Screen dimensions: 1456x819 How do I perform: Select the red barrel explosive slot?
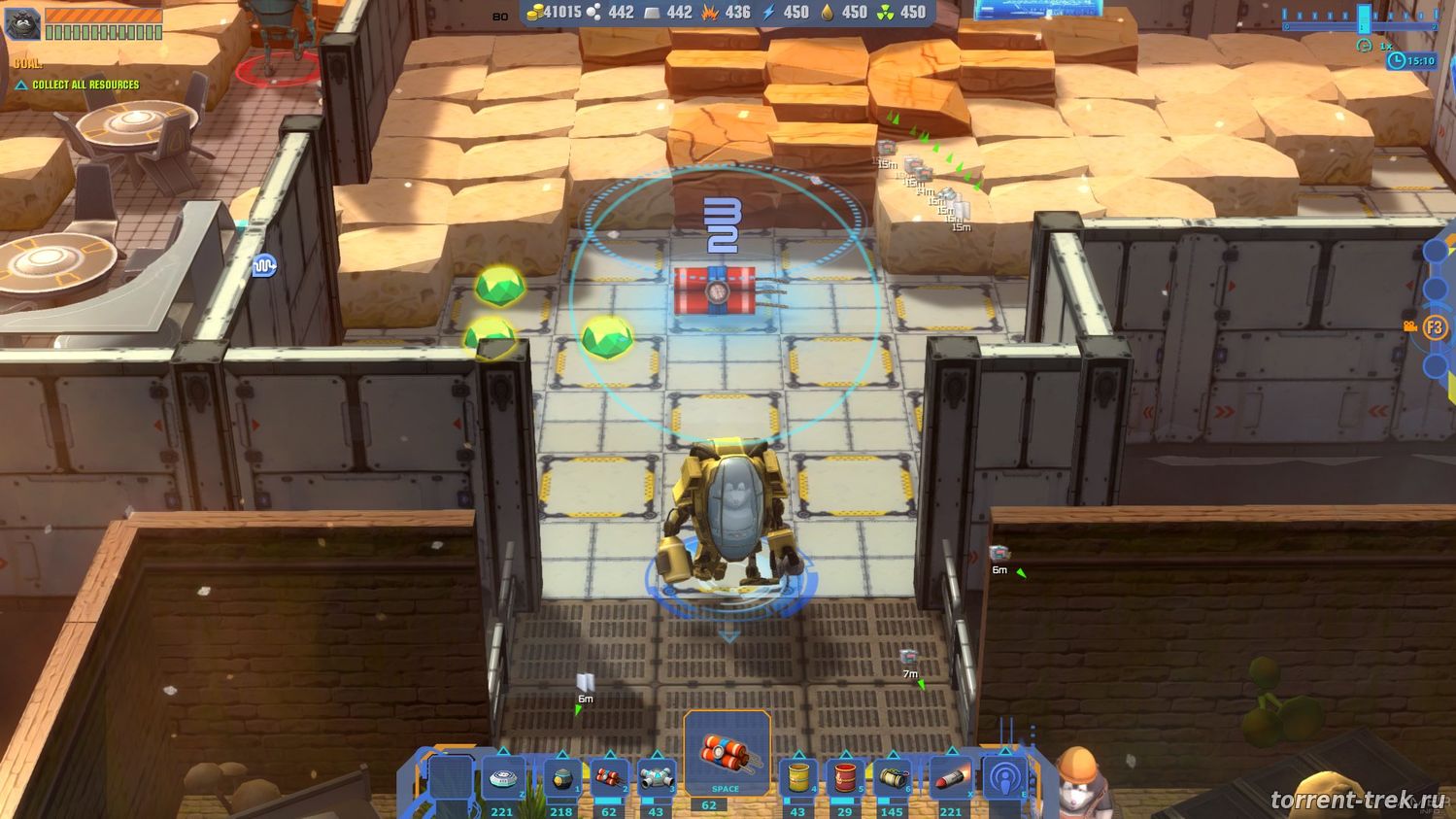point(845,777)
